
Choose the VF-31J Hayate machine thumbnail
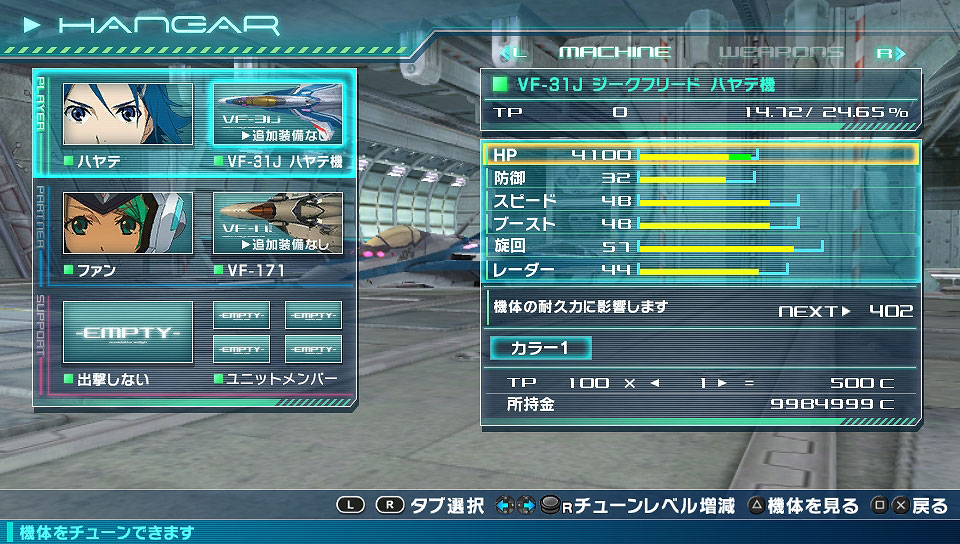point(277,114)
